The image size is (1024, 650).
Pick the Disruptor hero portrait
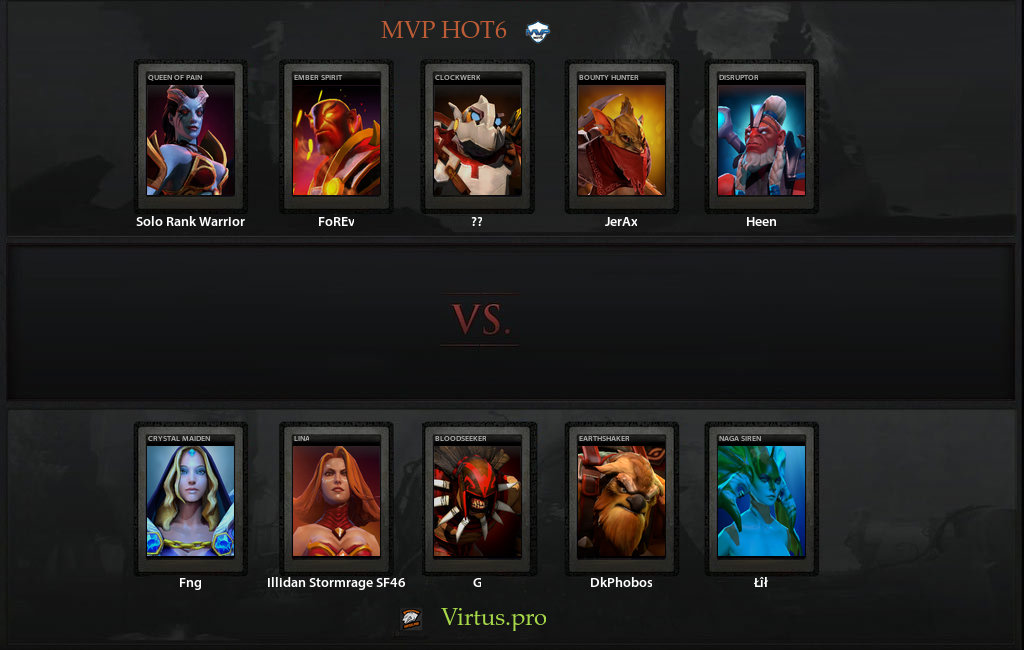761,139
